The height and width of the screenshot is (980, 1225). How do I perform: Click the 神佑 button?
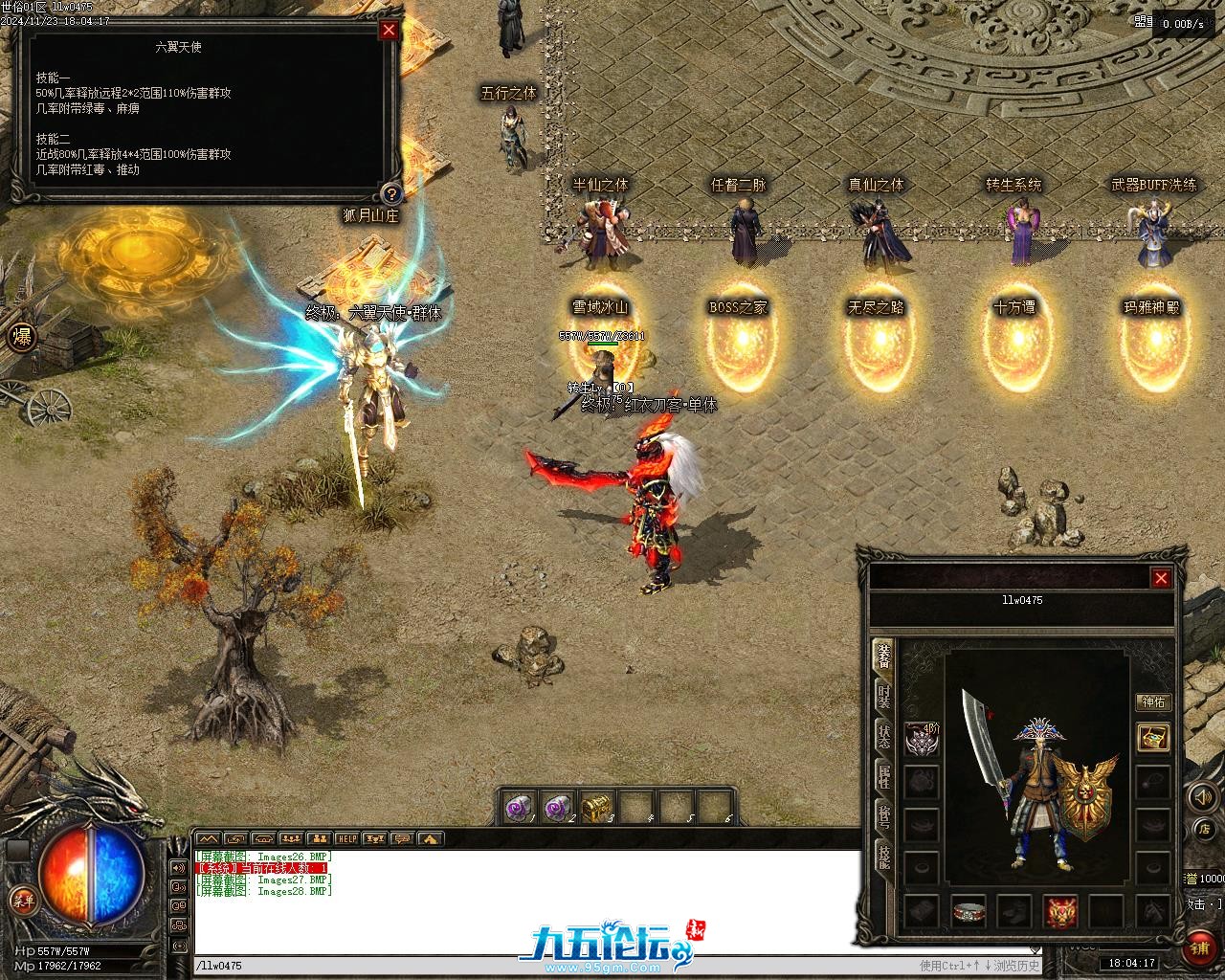1153,702
